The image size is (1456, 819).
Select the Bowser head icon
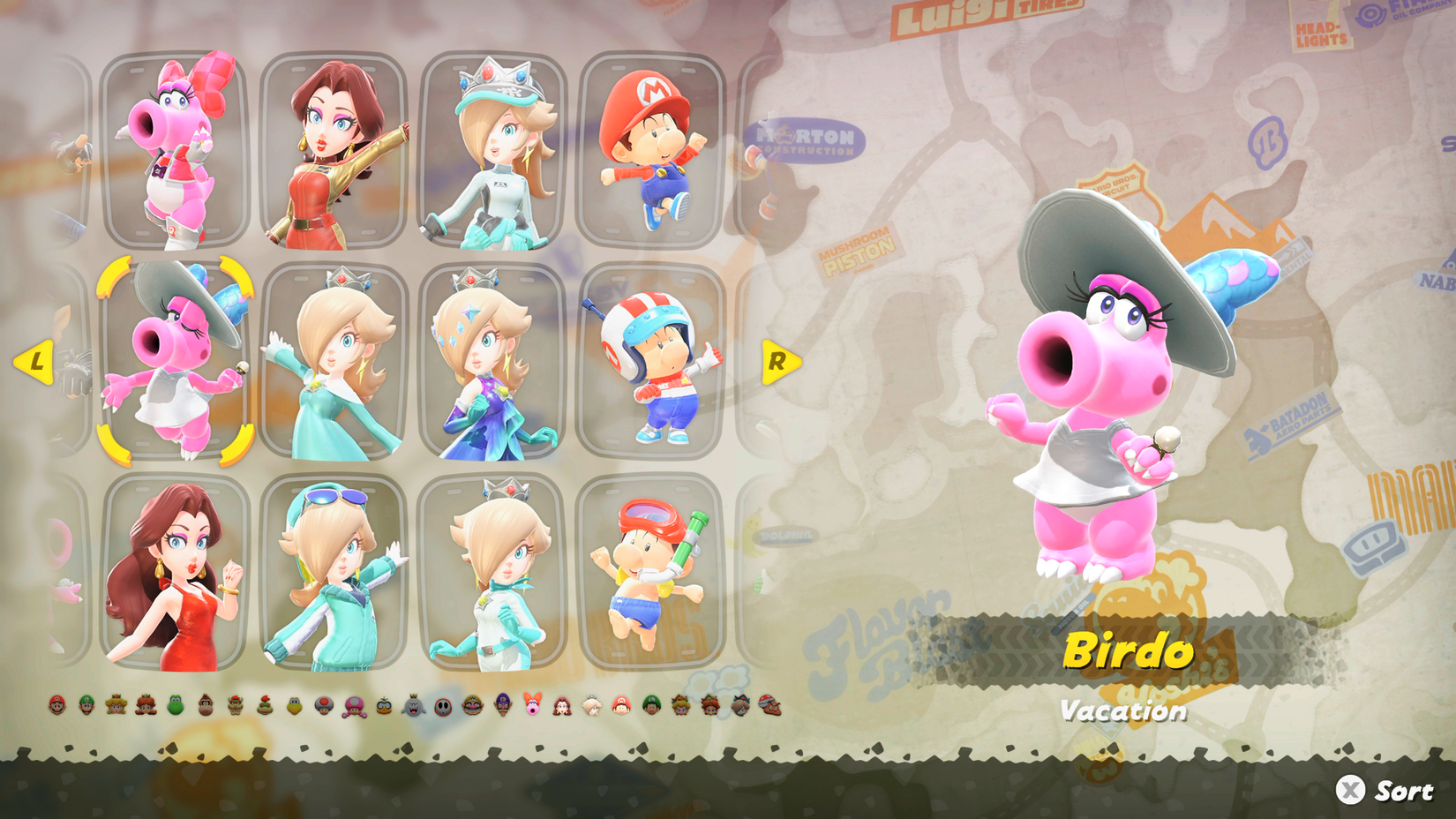pos(234,705)
